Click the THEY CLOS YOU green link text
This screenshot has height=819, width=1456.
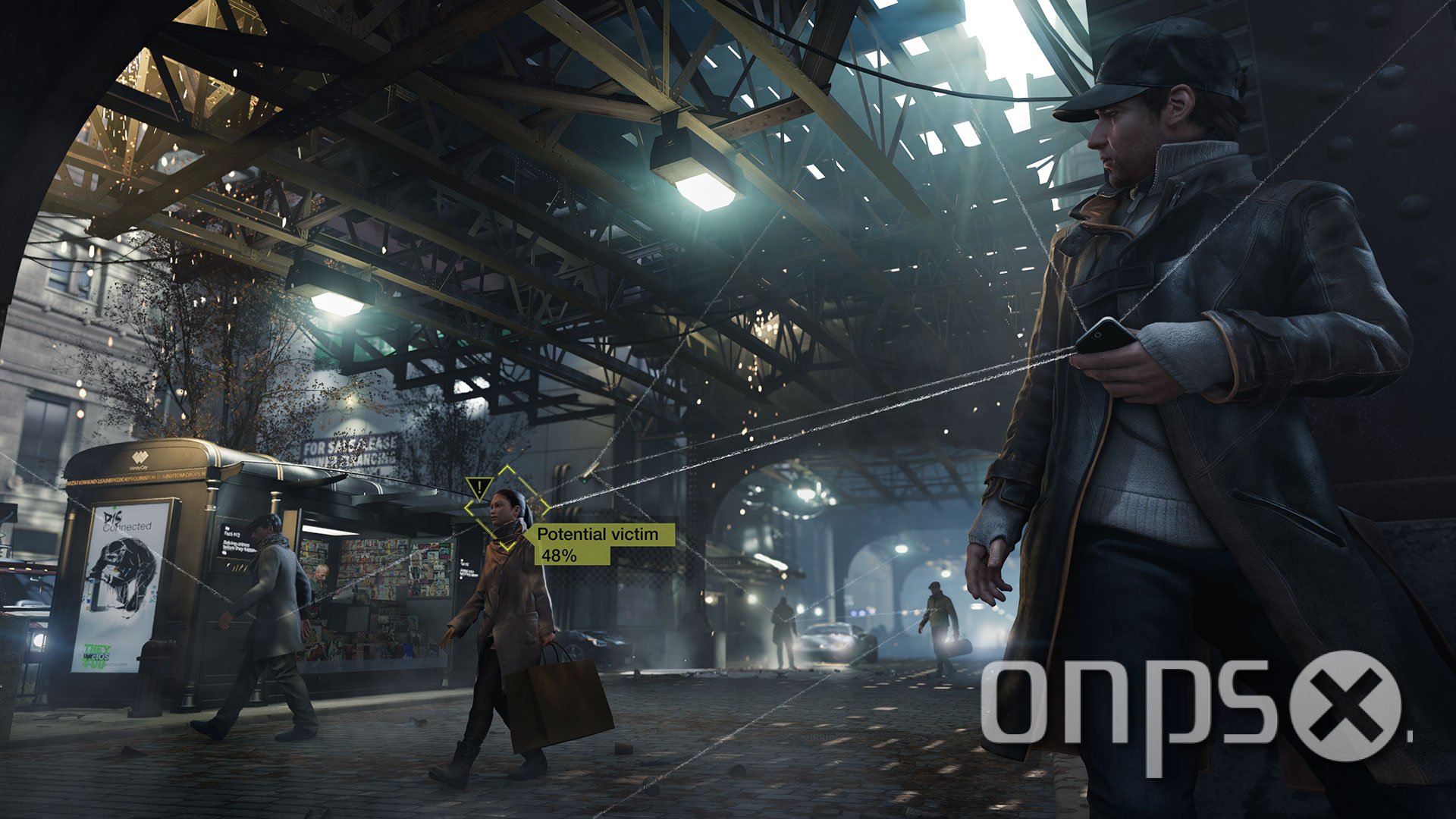[x=98, y=654]
